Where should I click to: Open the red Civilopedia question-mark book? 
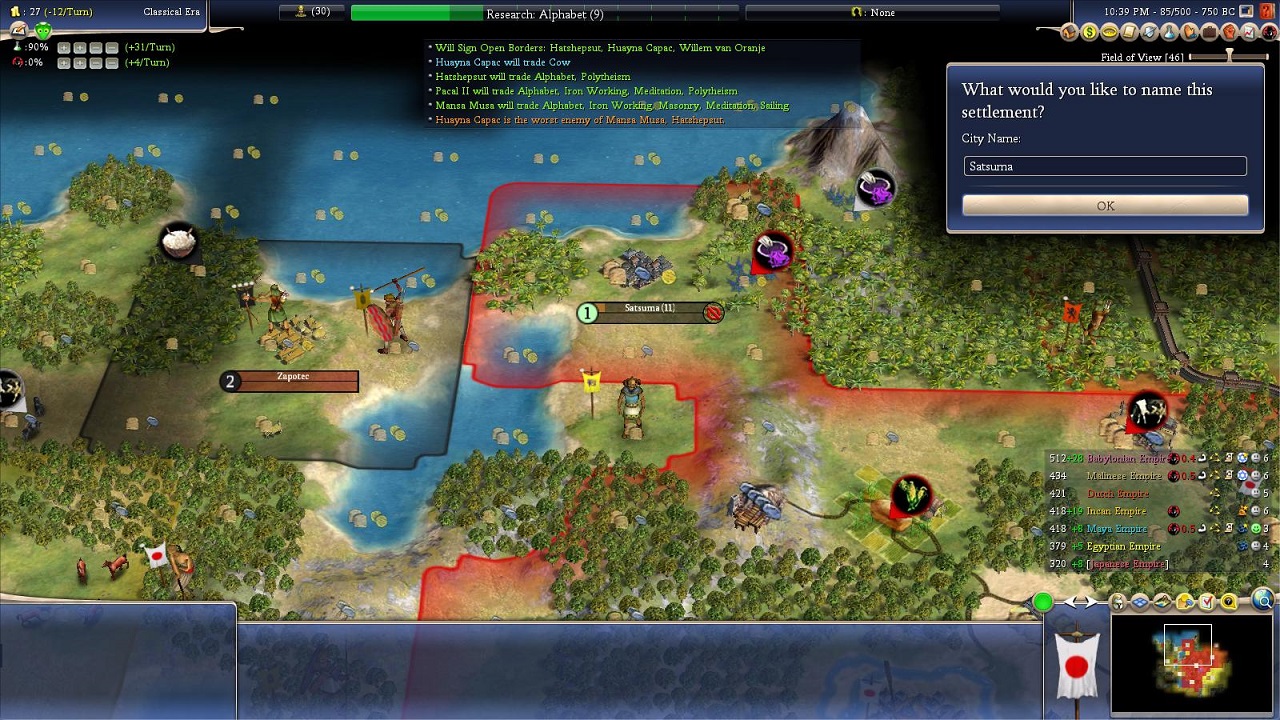coord(1268,11)
